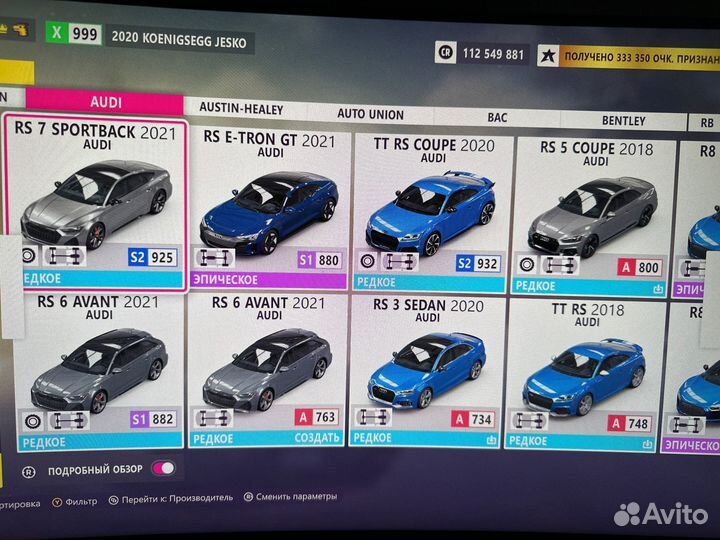Open the Austin-Healey manufacturer tab
This screenshot has height=540, width=720.
pos(241,108)
